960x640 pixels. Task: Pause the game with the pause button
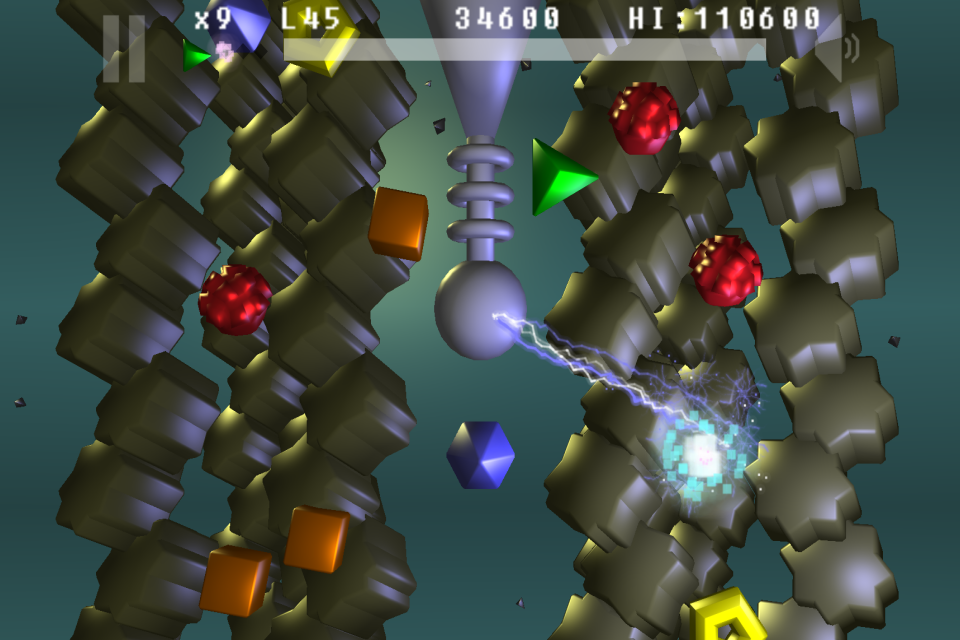tap(124, 49)
